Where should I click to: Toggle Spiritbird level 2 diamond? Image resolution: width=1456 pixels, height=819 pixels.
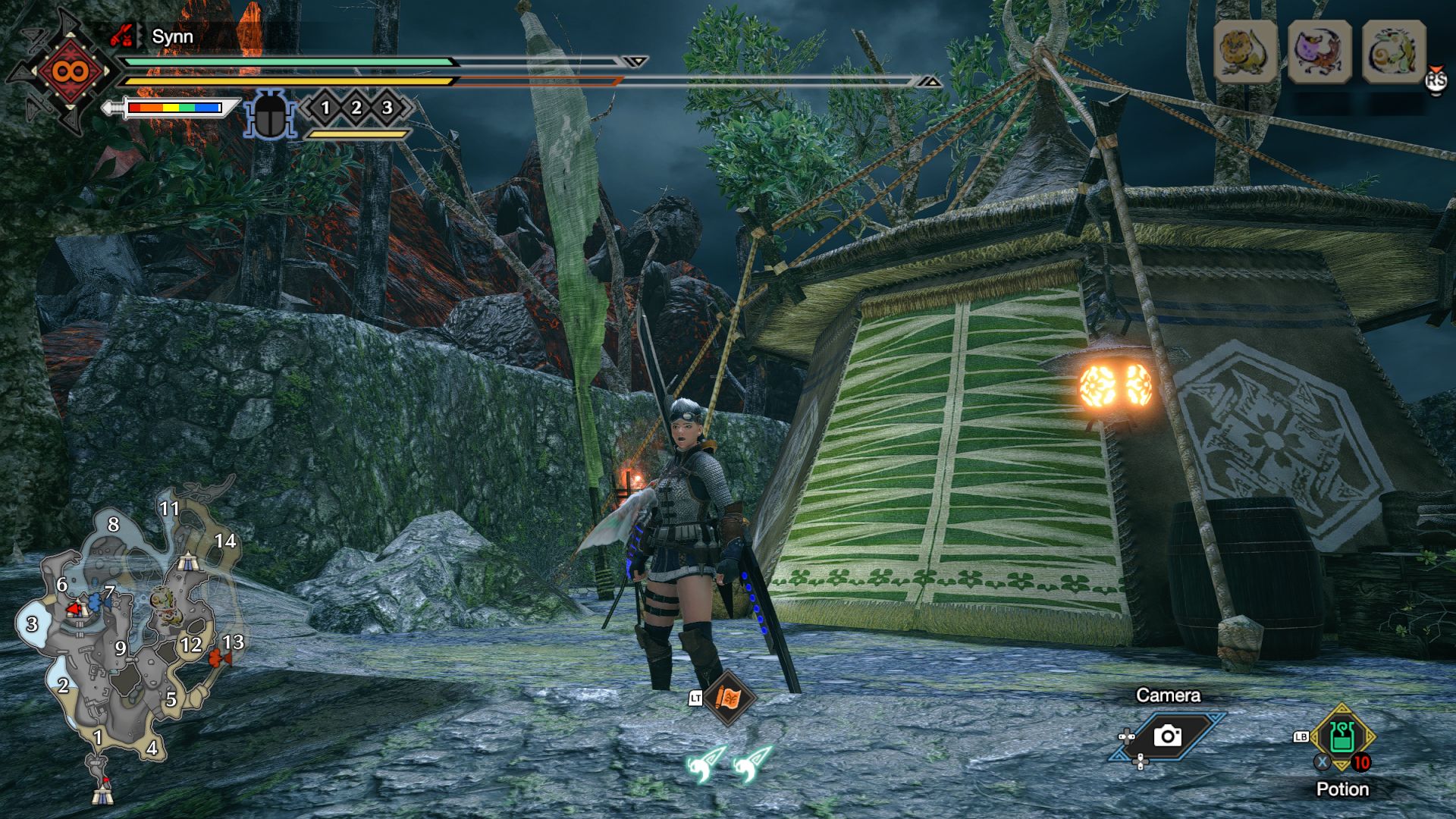point(355,110)
